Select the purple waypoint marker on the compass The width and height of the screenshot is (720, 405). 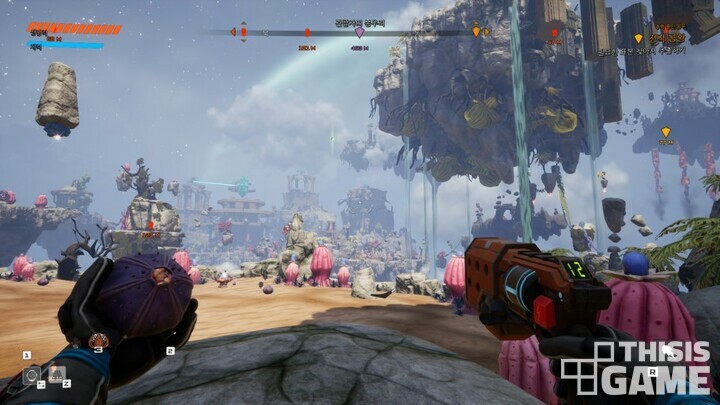pos(360,32)
